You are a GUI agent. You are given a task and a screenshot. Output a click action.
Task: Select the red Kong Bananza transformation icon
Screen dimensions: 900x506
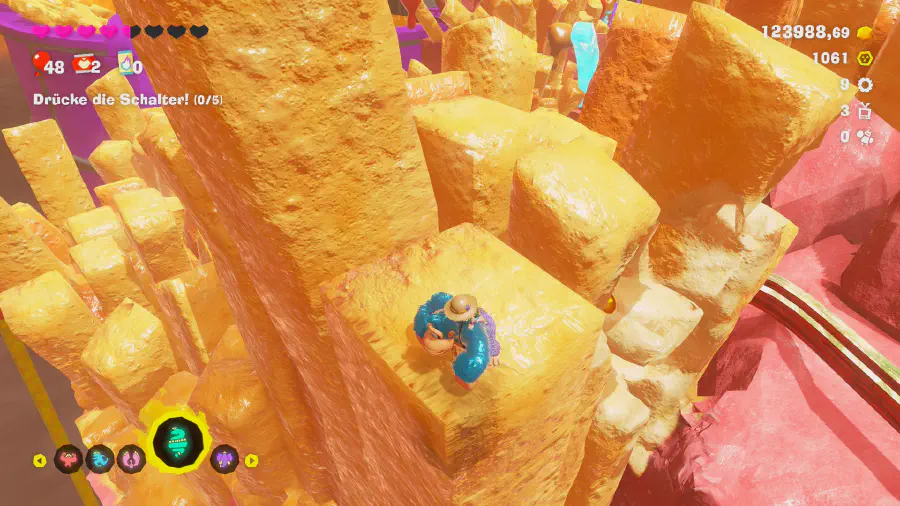coord(68,460)
